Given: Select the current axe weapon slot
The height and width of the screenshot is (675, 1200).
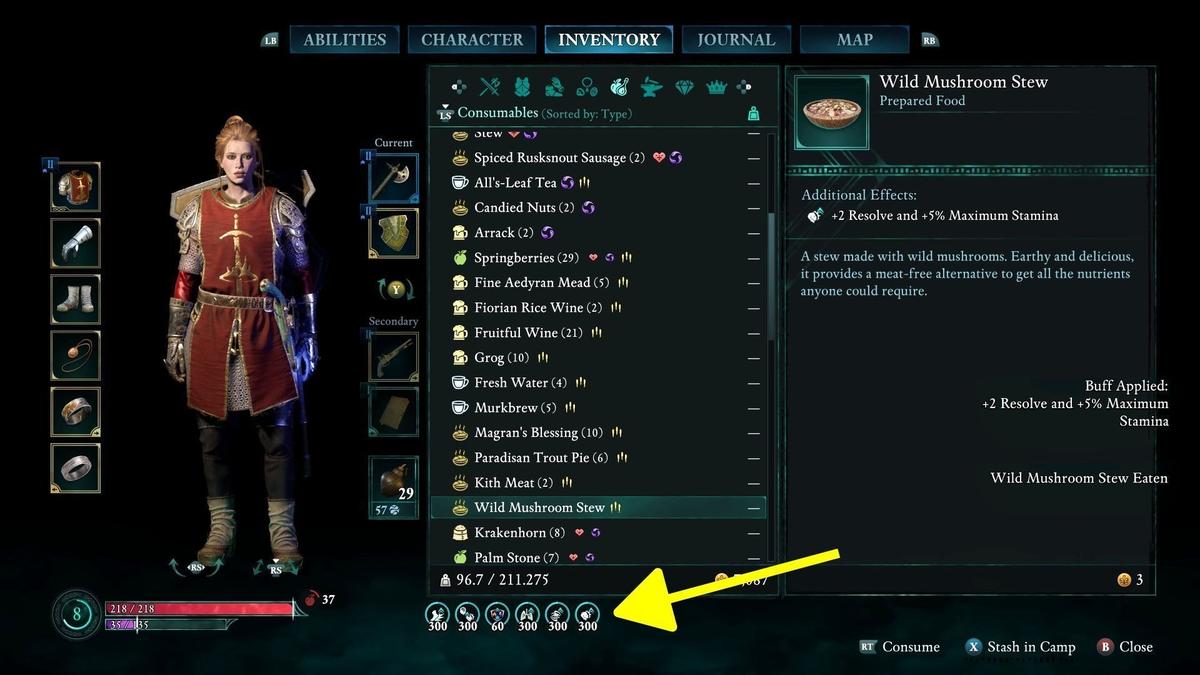Looking at the screenshot, I should pyautogui.click(x=394, y=179).
